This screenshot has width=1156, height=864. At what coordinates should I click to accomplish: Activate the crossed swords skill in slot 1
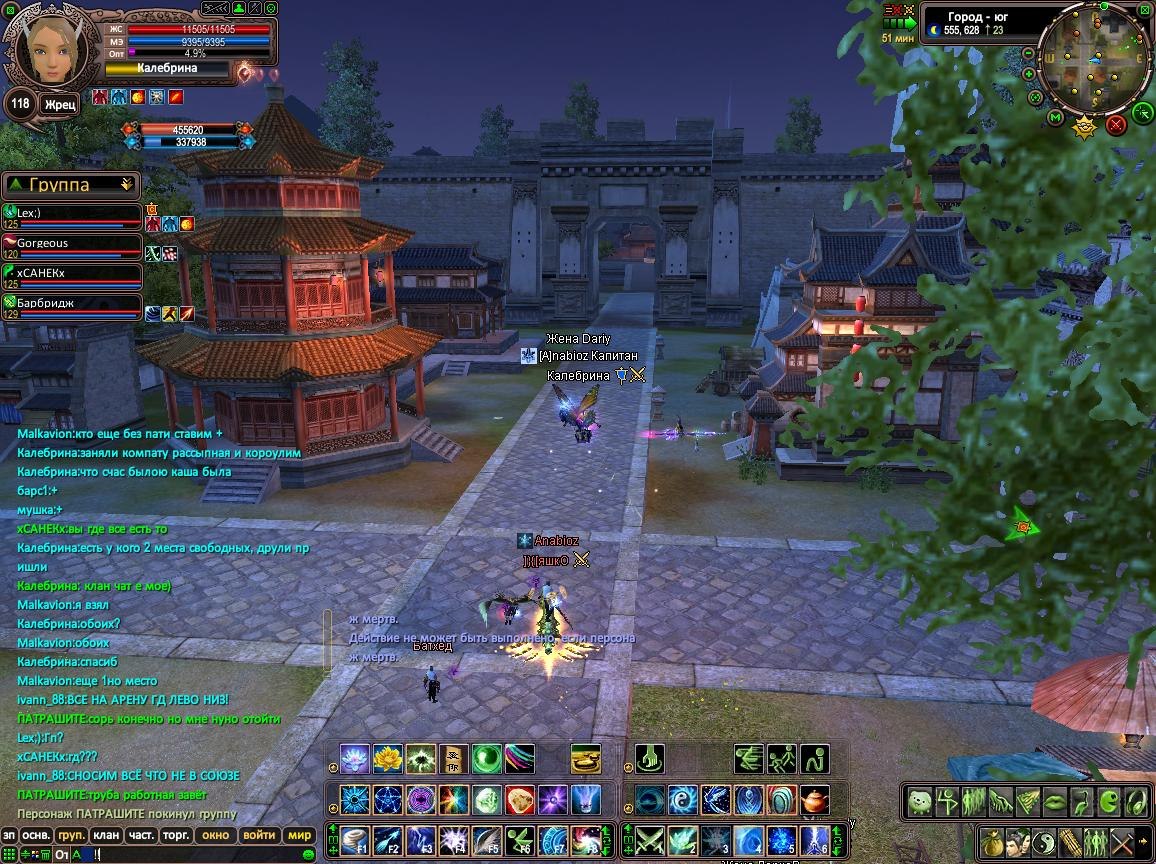[x=650, y=840]
